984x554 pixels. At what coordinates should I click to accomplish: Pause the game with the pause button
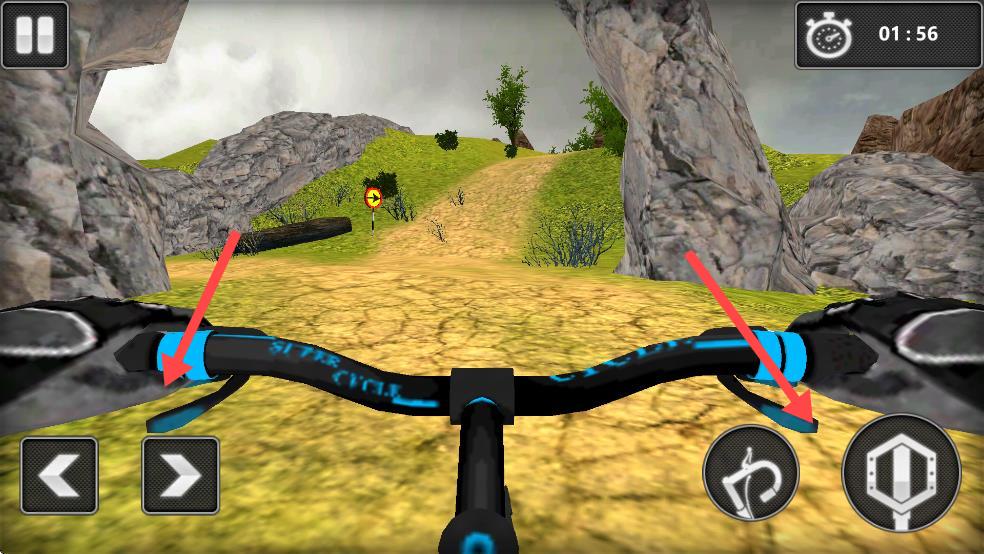[34, 35]
